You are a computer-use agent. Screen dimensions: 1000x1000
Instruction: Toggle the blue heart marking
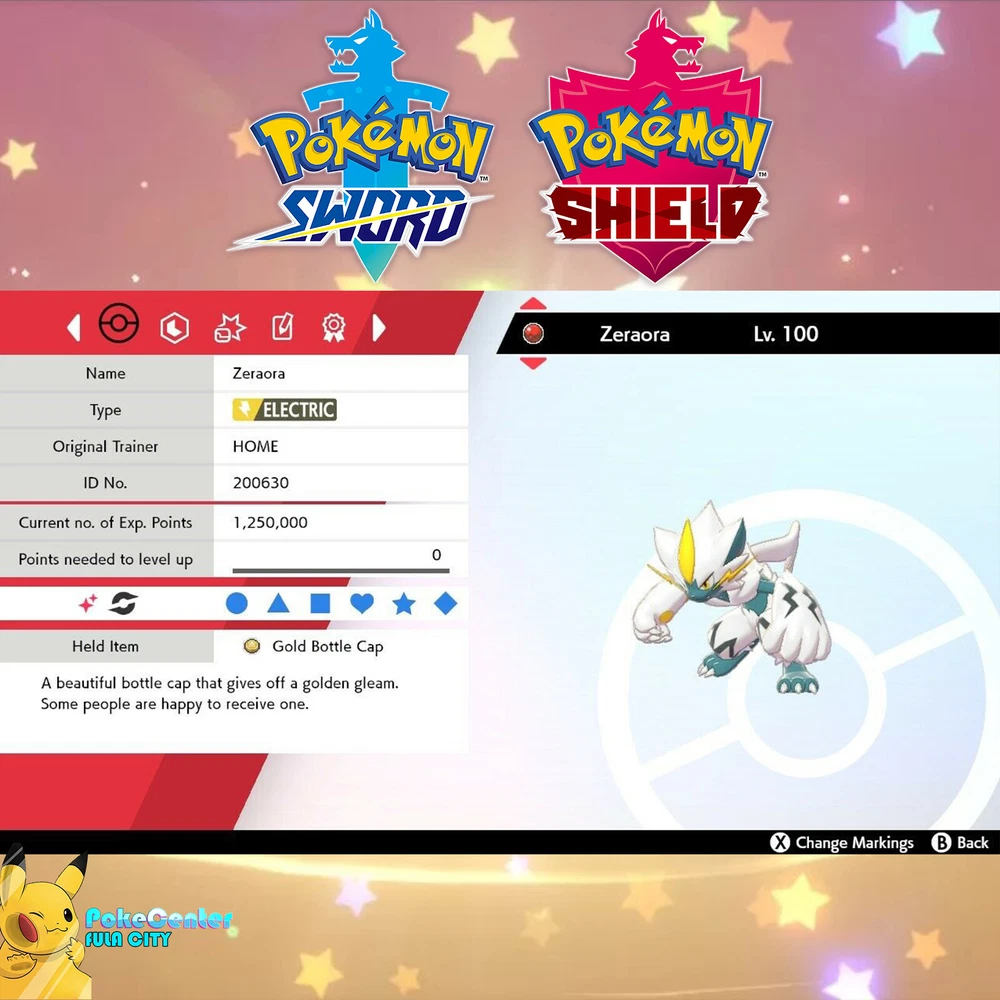click(362, 603)
